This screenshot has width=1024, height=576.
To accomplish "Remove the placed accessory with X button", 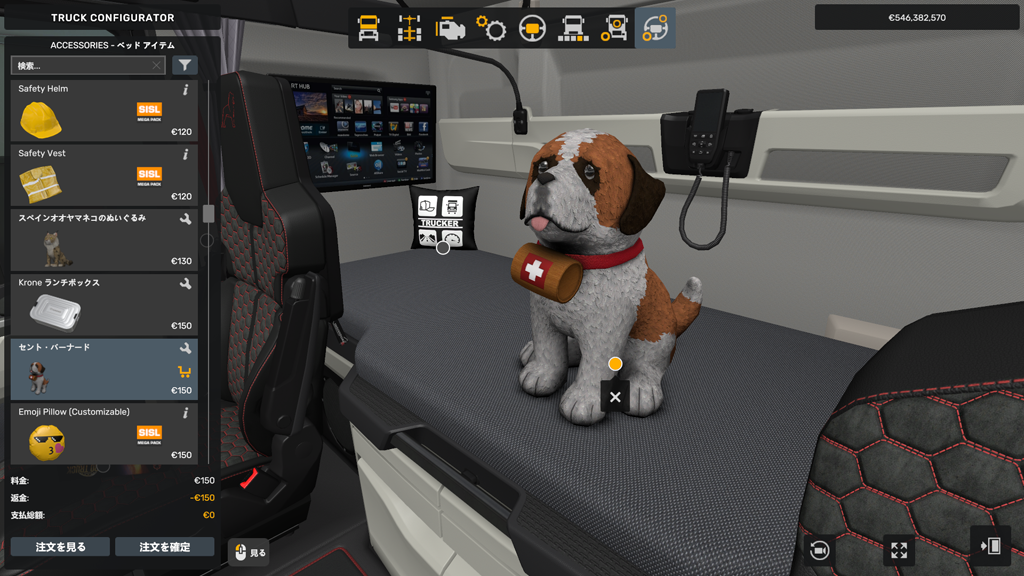I will coord(615,397).
